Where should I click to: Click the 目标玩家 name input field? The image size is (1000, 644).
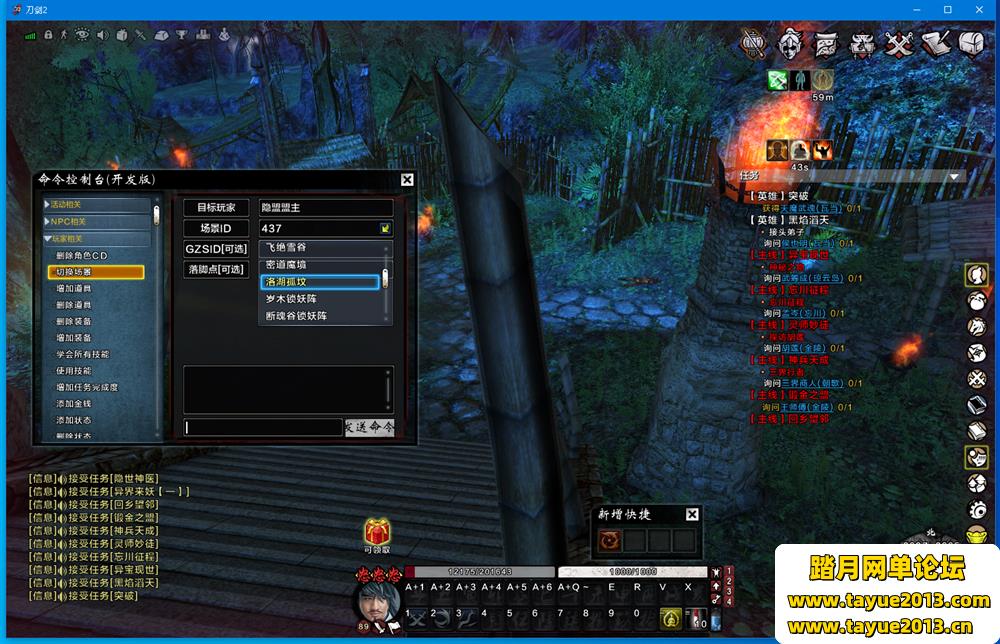coord(325,207)
